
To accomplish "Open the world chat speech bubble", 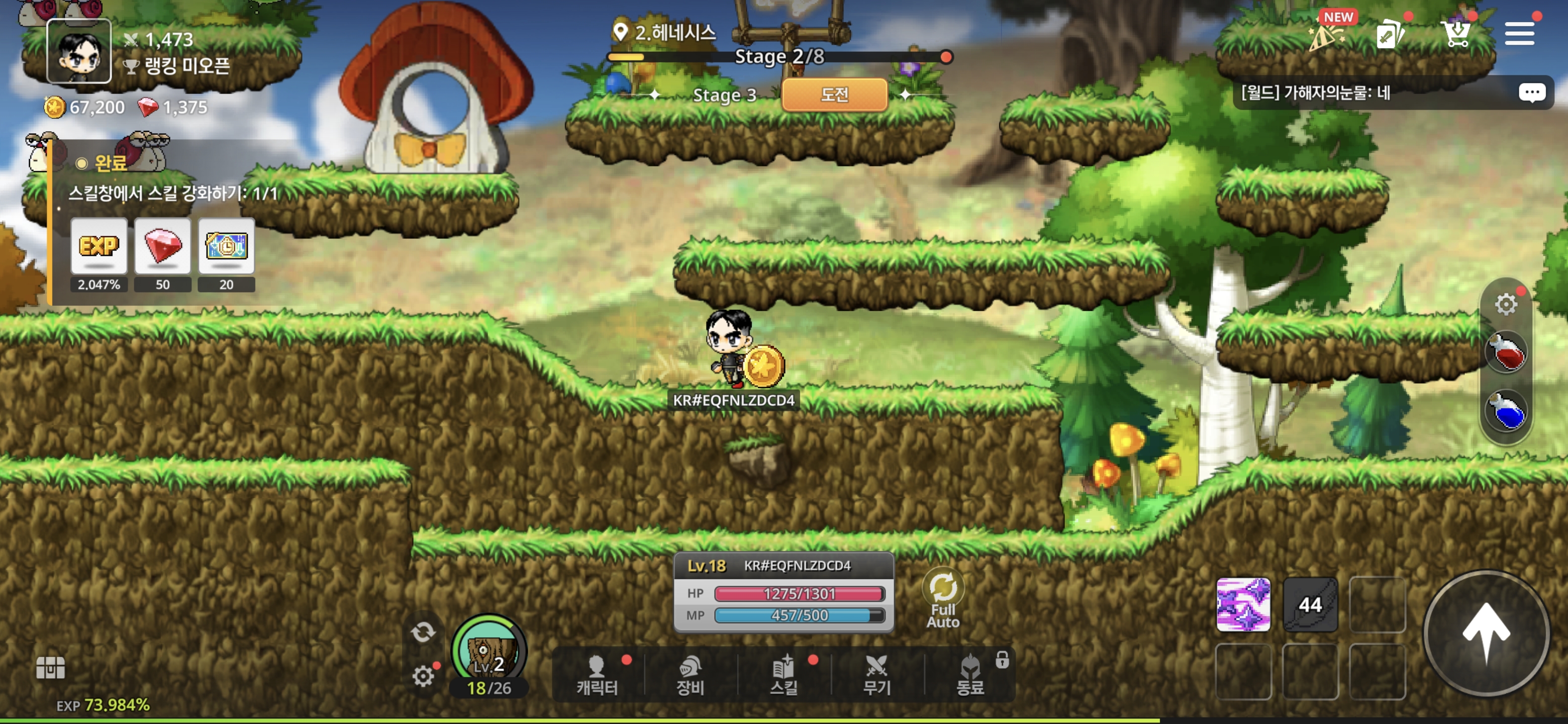I will coord(1531,93).
